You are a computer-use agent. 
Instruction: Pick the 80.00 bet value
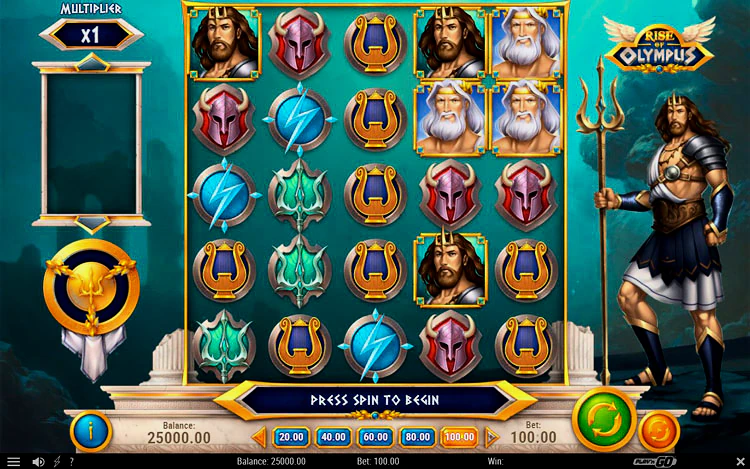pos(417,437)
